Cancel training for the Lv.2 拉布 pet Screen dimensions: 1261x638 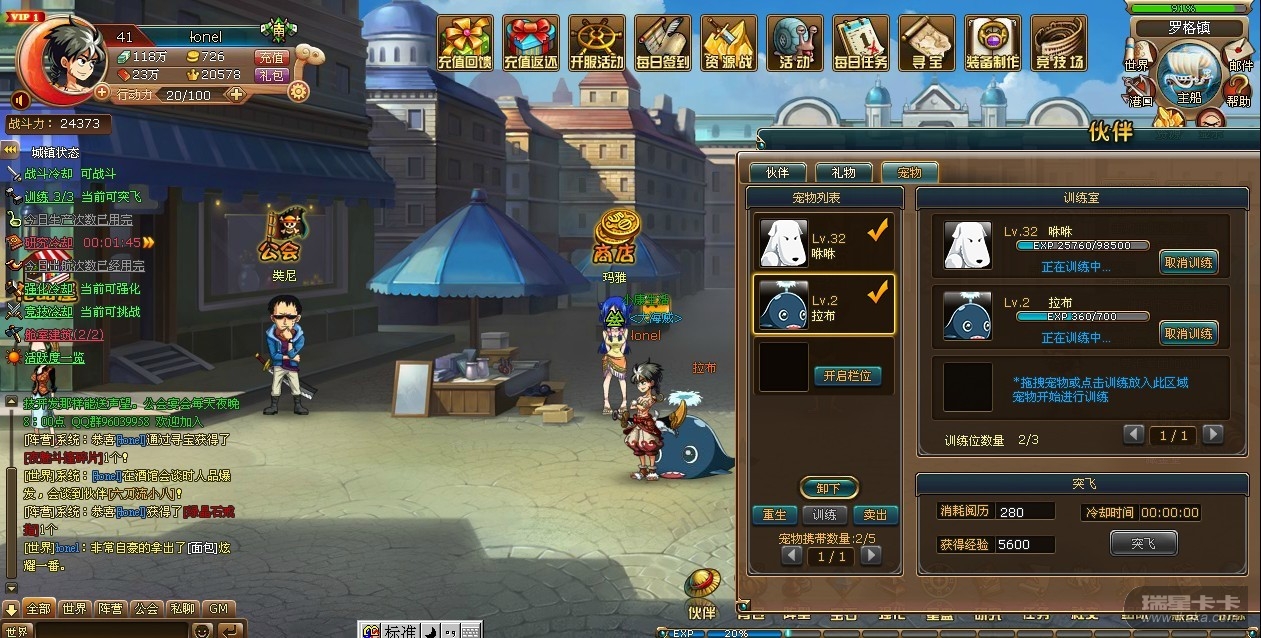(x=1188, y=333)
